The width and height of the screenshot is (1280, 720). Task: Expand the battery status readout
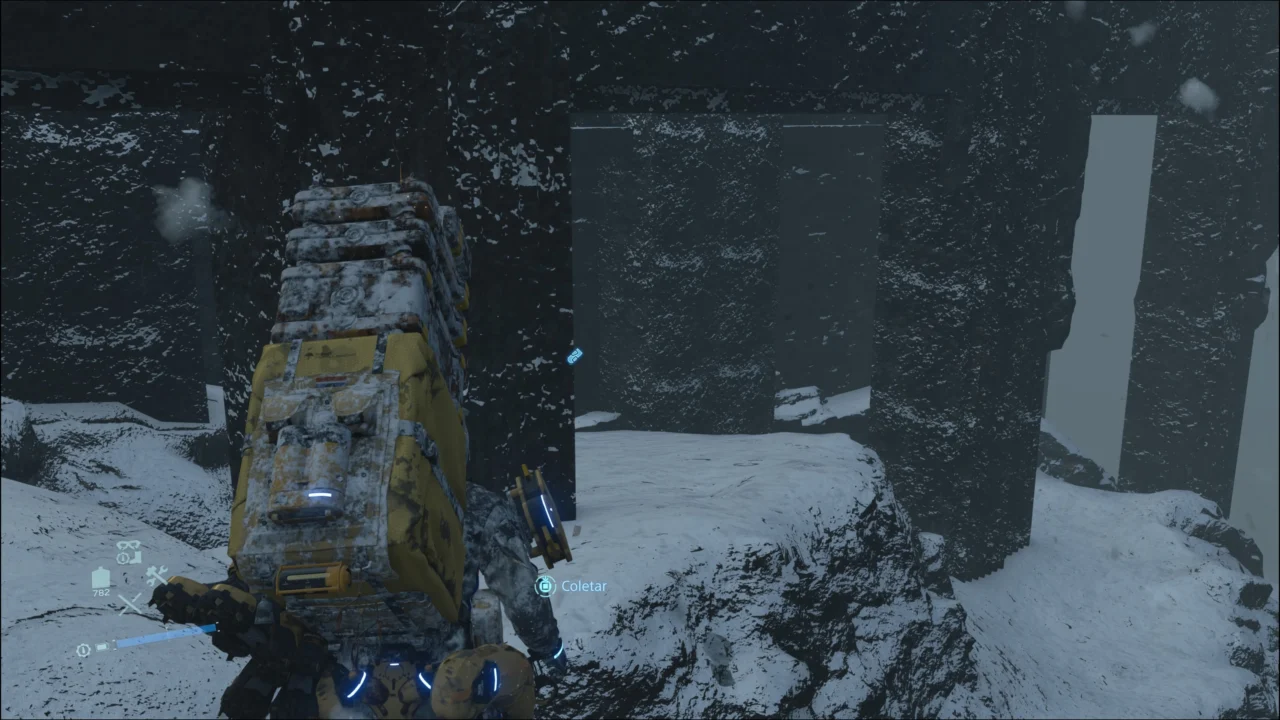click(102, 647)
